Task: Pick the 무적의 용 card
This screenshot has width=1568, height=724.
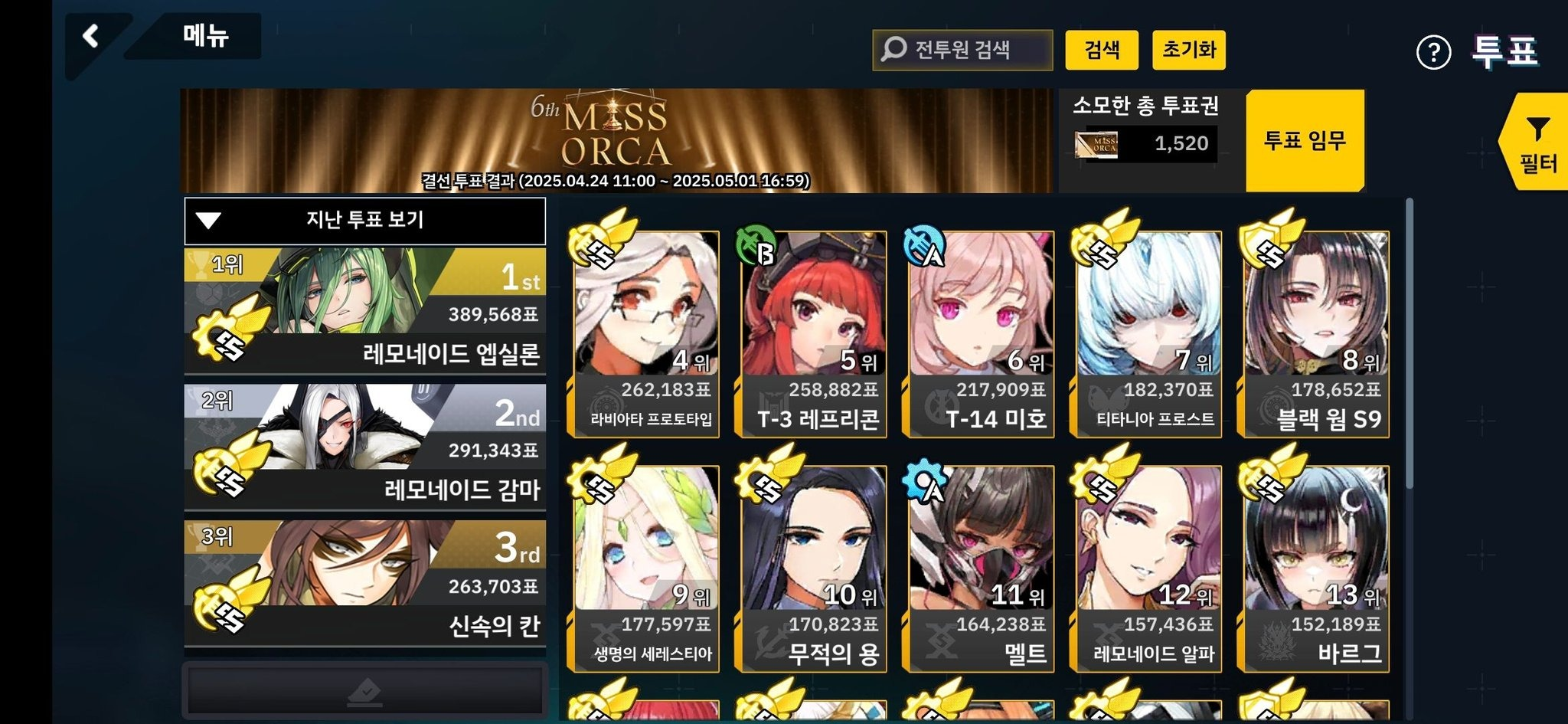Action: [x=813, y=568]
